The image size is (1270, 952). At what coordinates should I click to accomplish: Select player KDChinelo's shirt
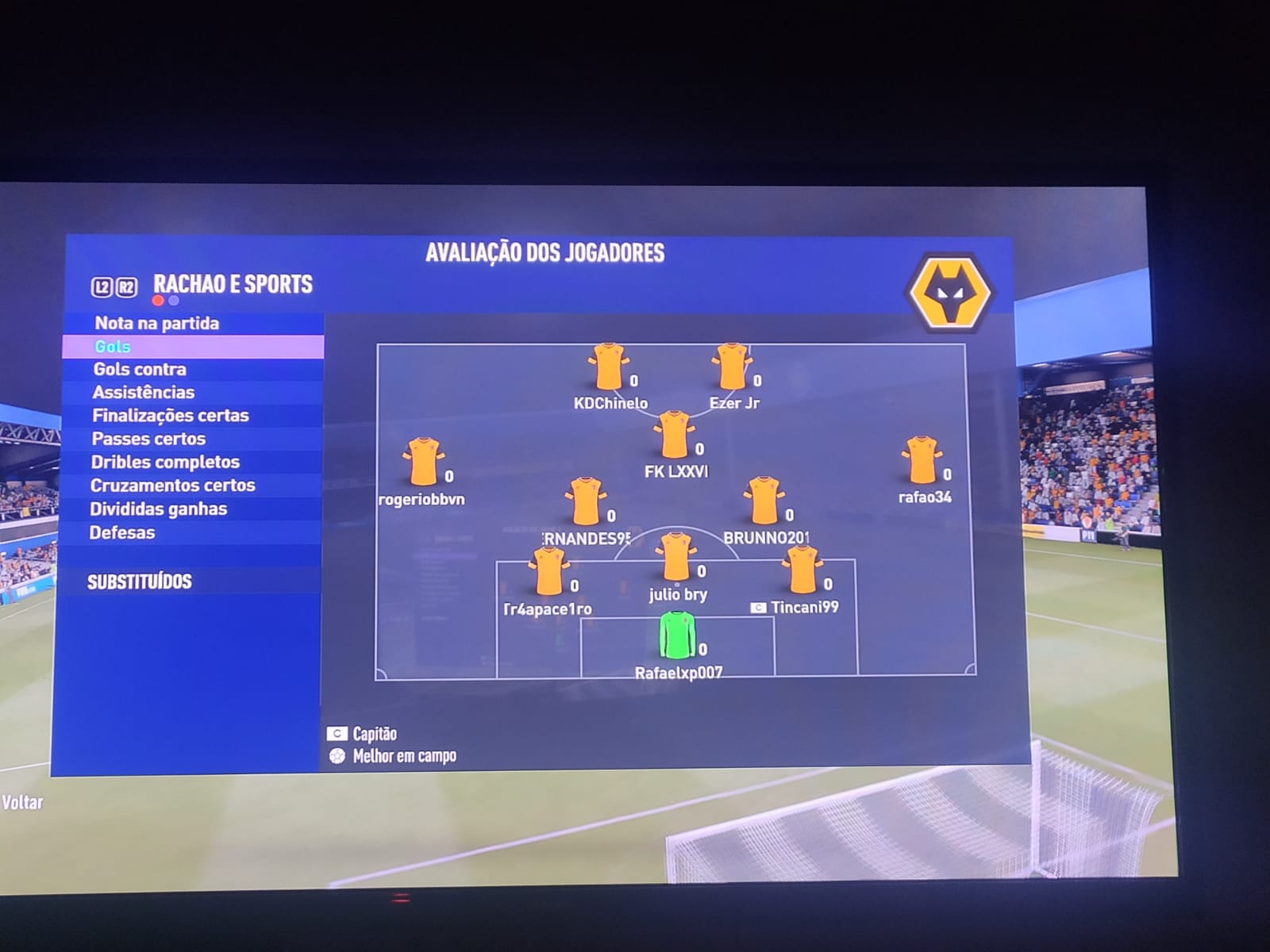(608, 367)
